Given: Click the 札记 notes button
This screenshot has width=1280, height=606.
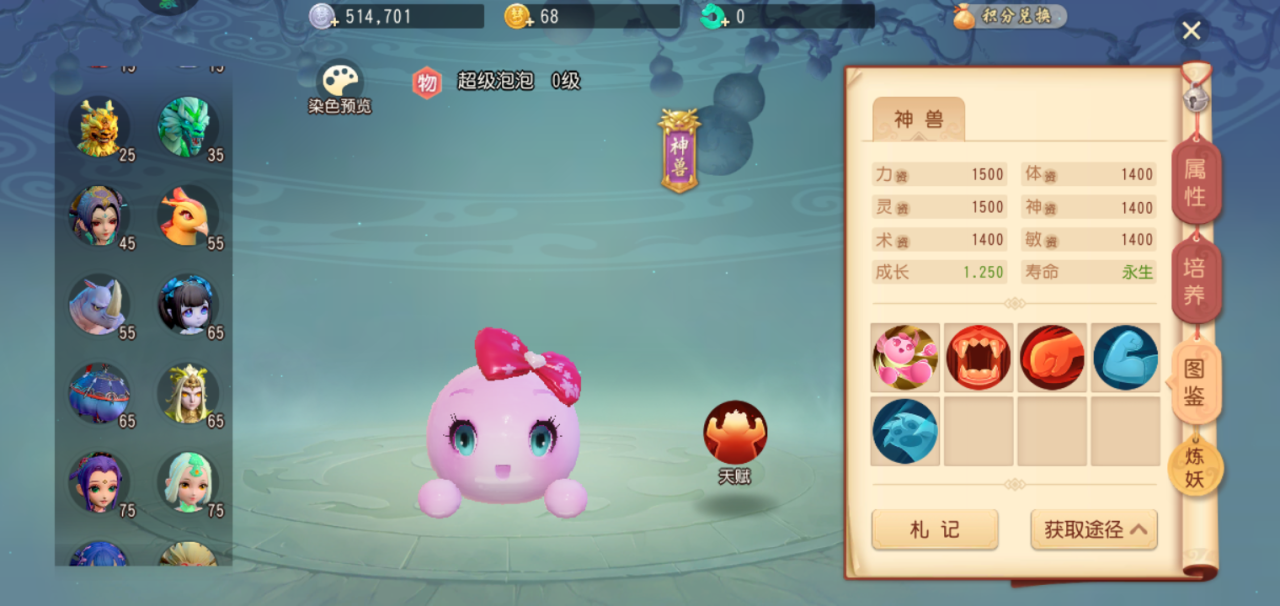Looking at the screenshot, I should pyautogui.click(x=934, y=530).
